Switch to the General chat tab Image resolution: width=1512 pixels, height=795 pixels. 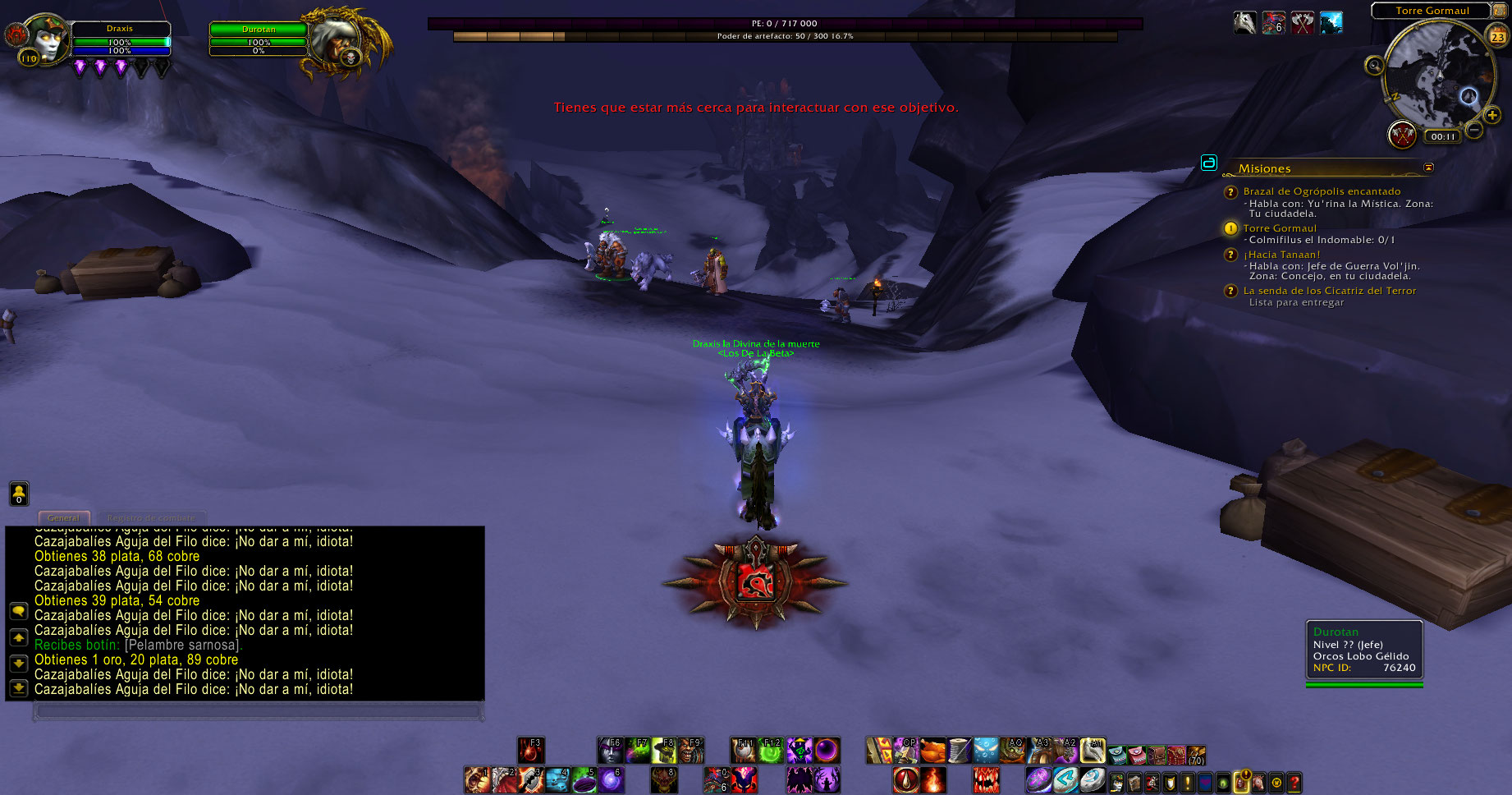[63, 518]
